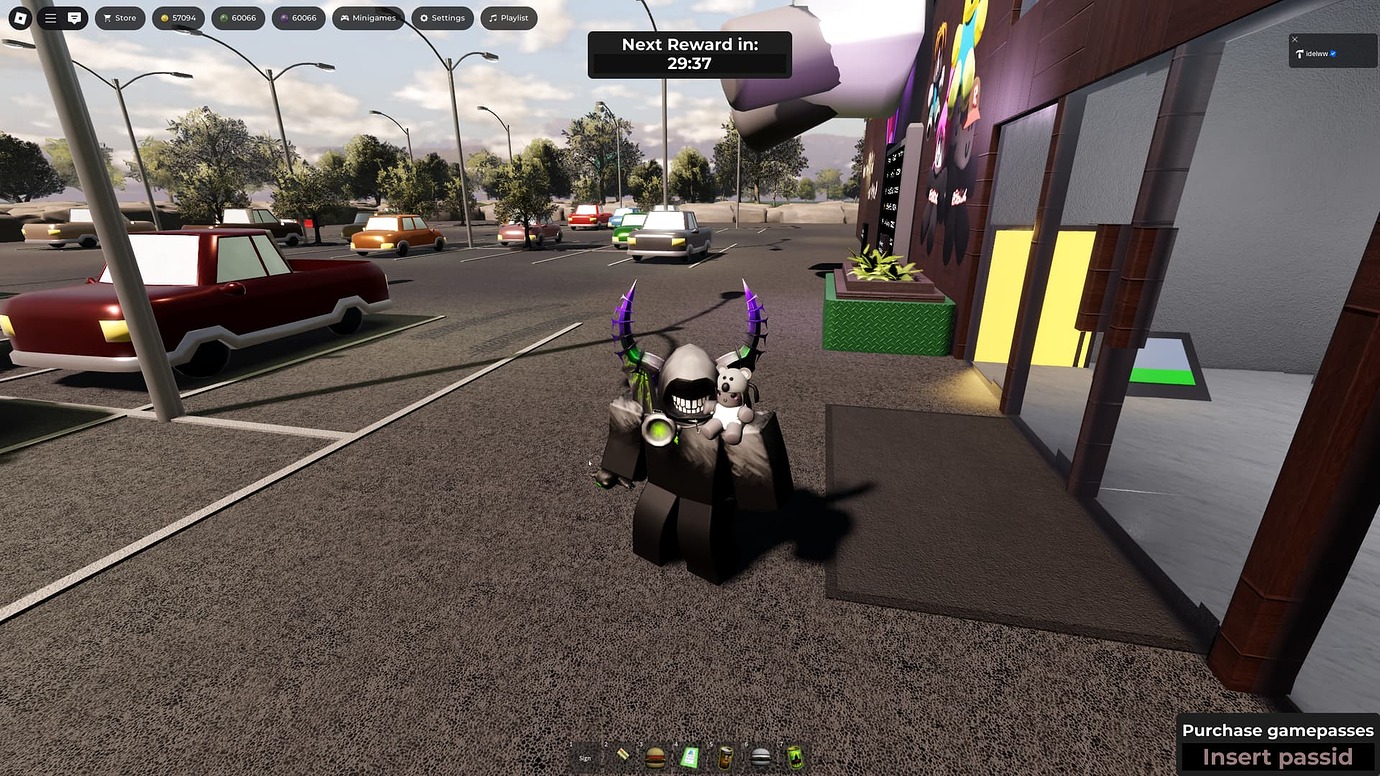
Task: Dismiss the idelww player card with the X
Action: pyautogui.click(x=1295, y=39)
